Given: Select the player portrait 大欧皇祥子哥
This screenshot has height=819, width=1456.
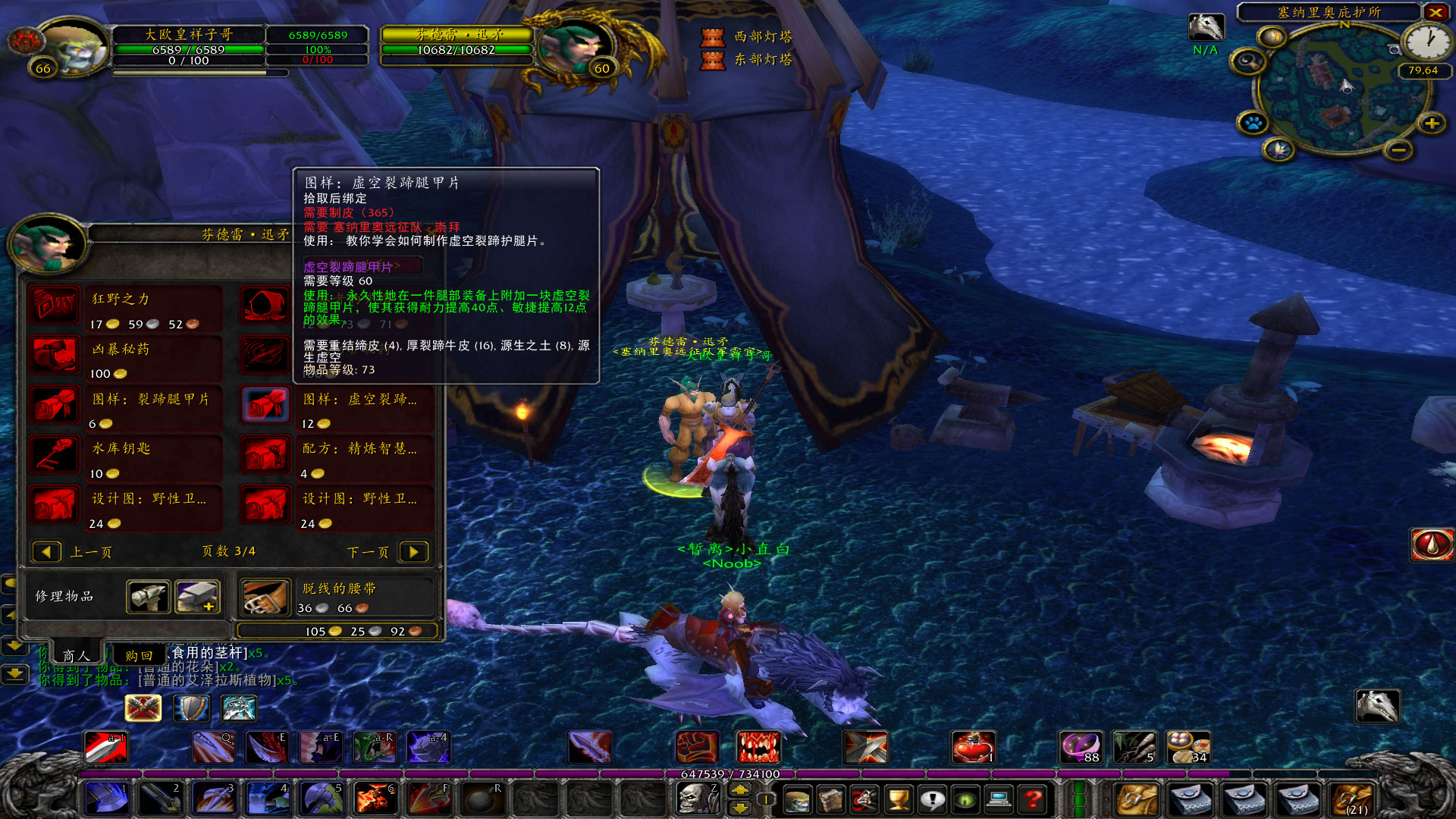Looking at the screenshot, I should [72, 45].
